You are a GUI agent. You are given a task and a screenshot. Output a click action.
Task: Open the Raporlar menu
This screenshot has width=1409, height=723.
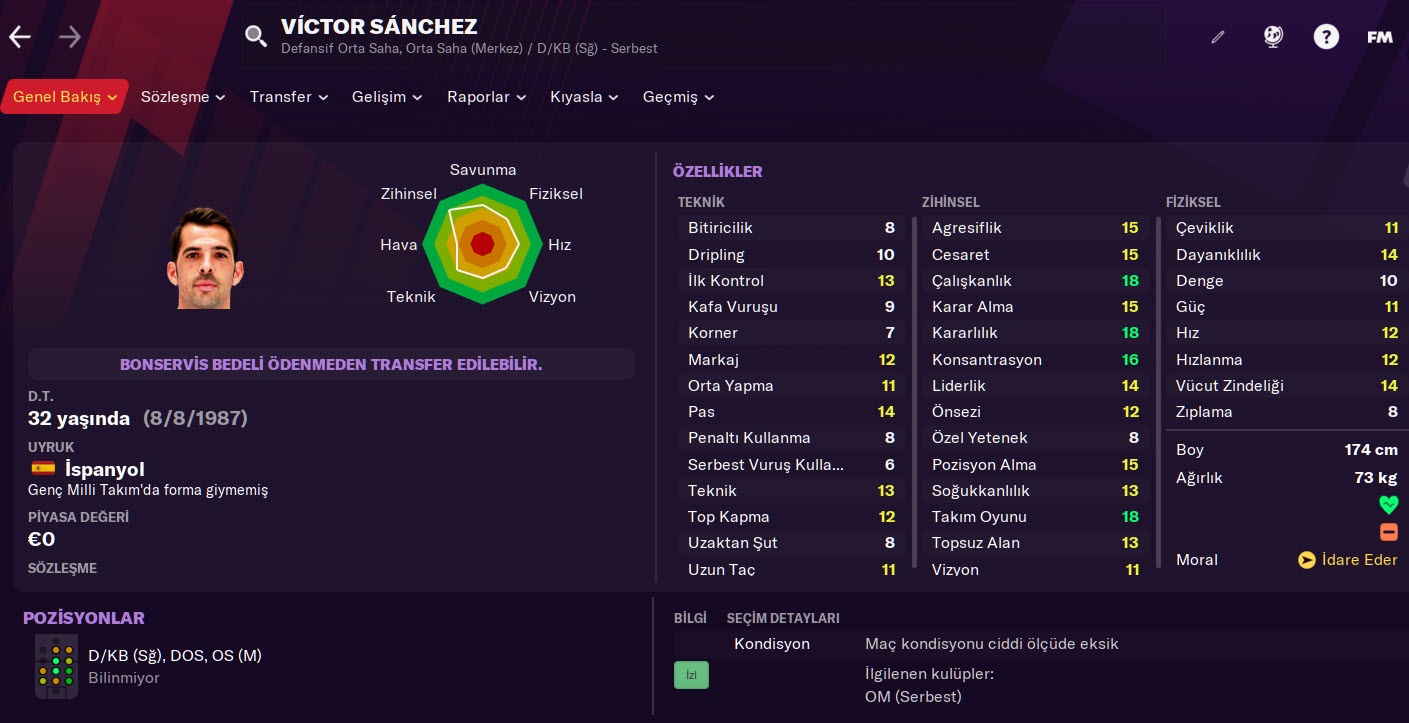486,97
